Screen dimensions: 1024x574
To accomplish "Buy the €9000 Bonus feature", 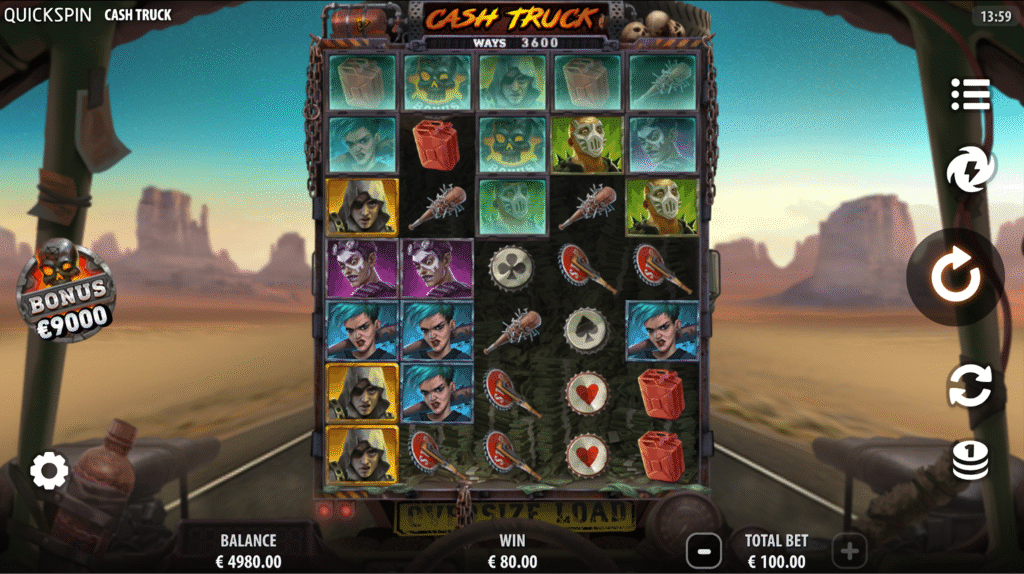I will tap(66, 292).
